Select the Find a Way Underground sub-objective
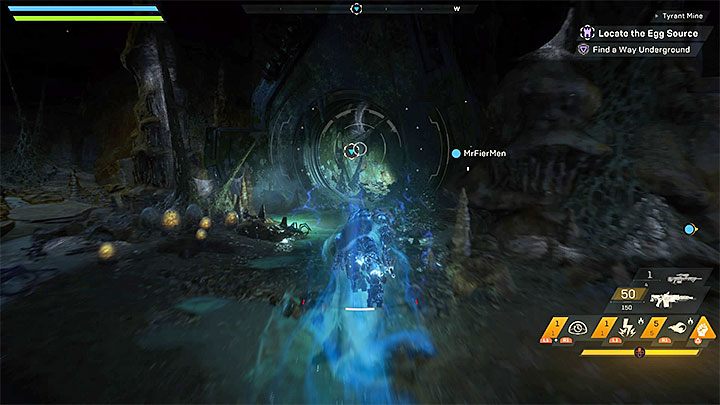Viewport: 720px width, 405px height. [642, 49]
